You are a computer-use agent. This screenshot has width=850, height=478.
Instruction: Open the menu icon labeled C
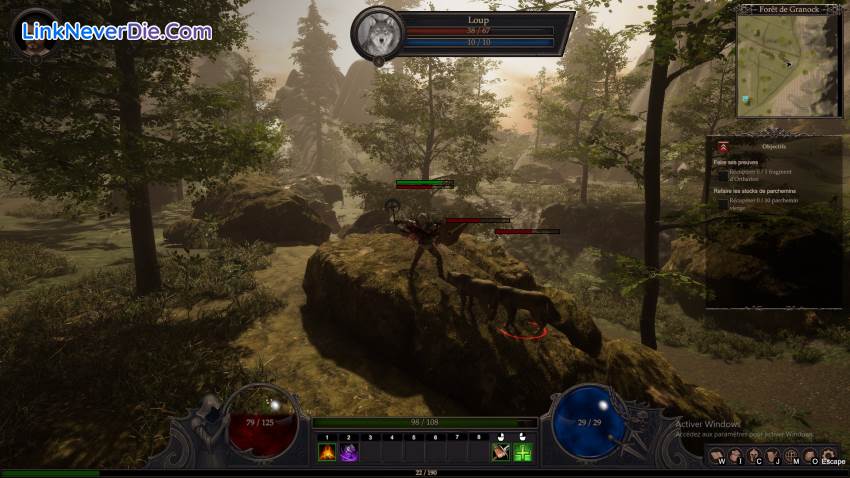pos(755,457)
